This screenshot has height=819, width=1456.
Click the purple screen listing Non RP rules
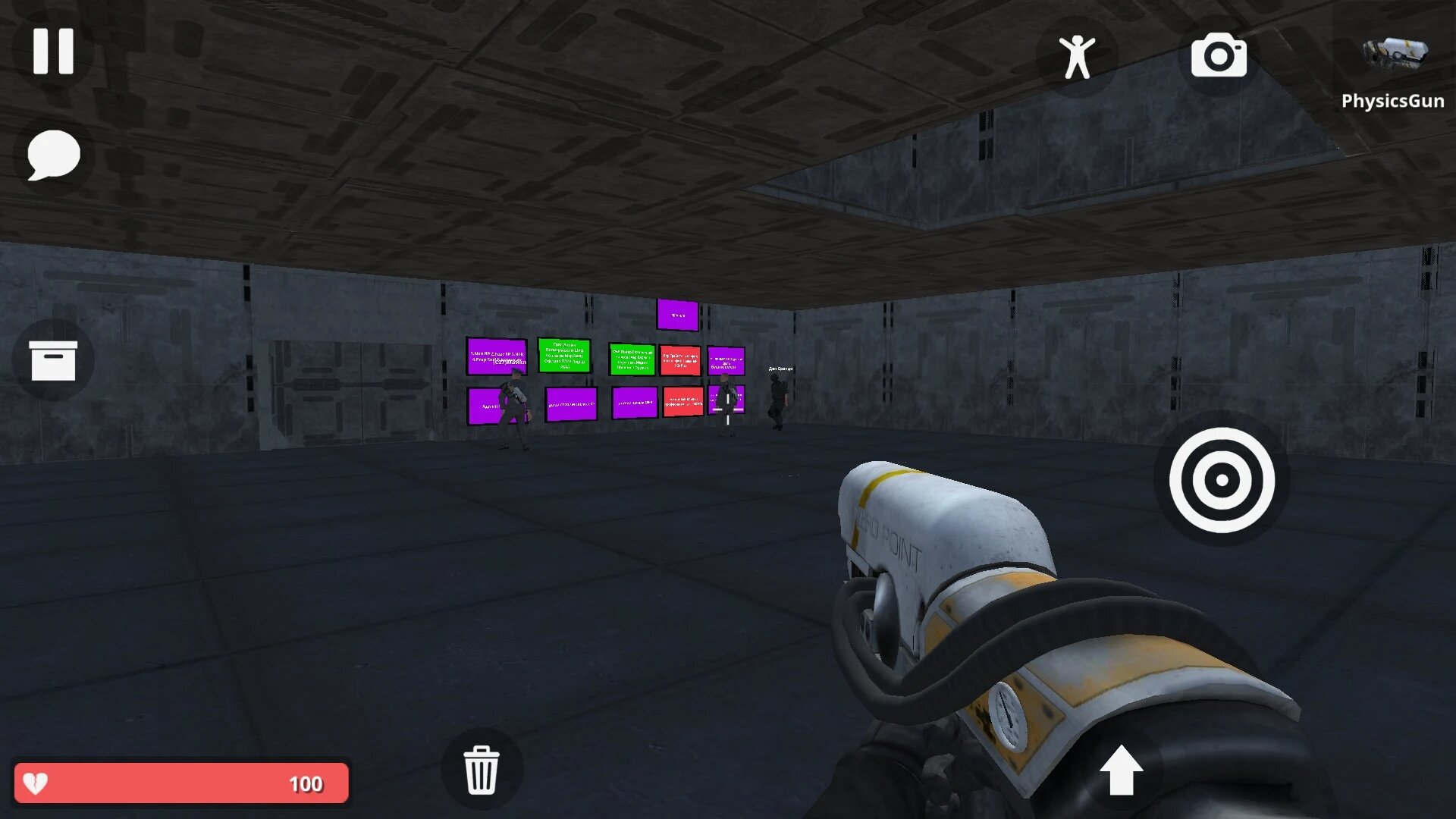(x=495, y=356)
